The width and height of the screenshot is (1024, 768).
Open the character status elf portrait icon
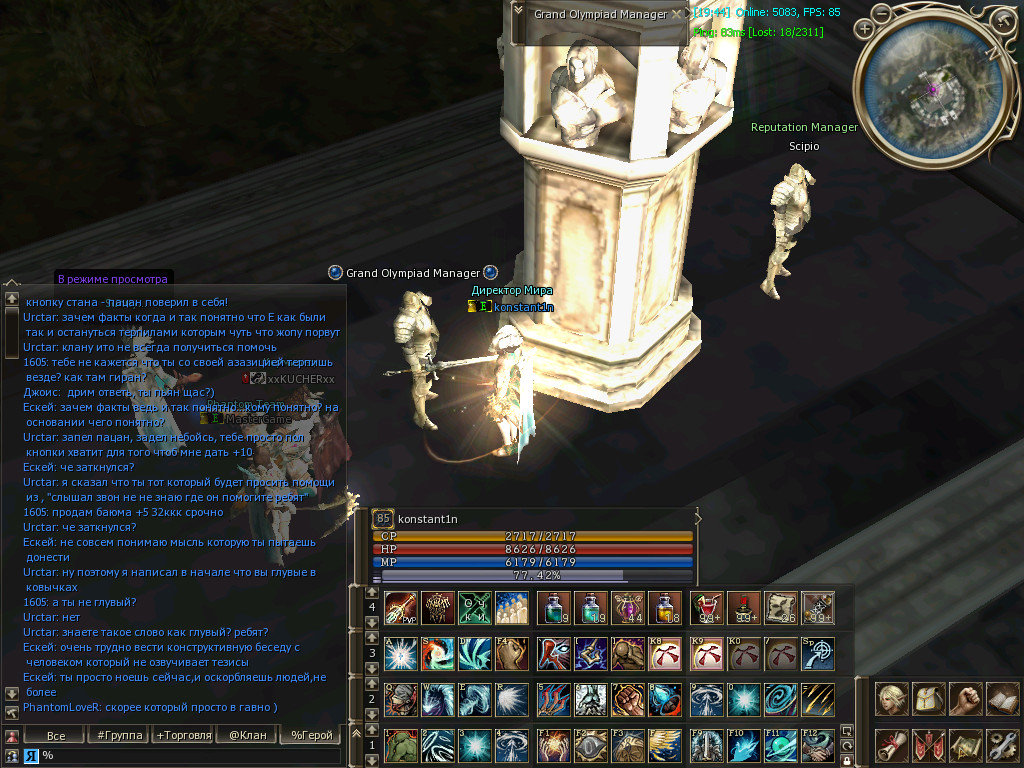[x=892, y=698]
